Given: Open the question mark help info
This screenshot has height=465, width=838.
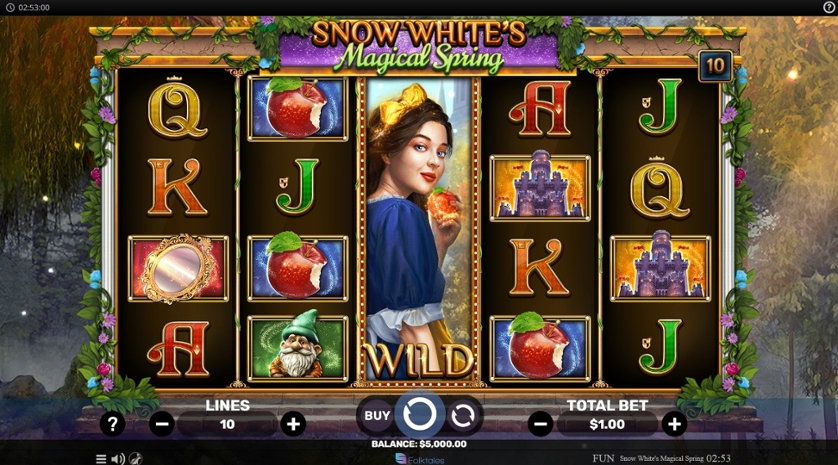Looking at the screenshot, I should pyautogui.click(x=112, y=424).
